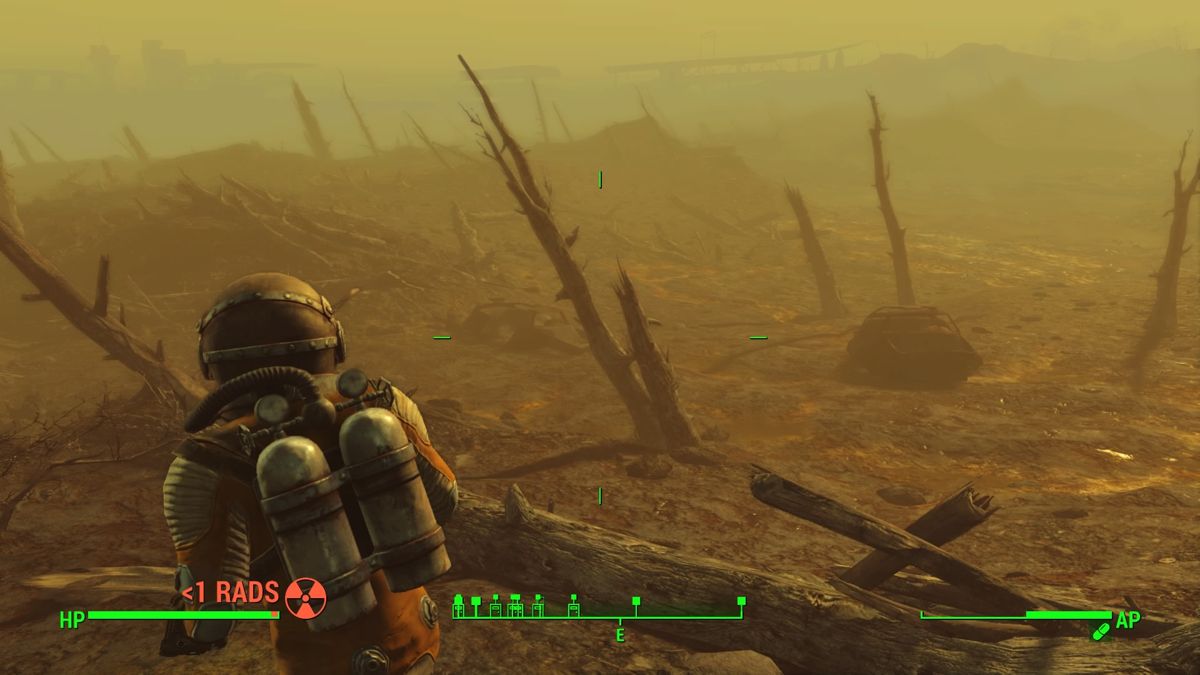Click the red radiation trefoil icon
Image resolution: width=1200 pixels, height=675 pixels.
pyautogui.click(x=305, y=597)
